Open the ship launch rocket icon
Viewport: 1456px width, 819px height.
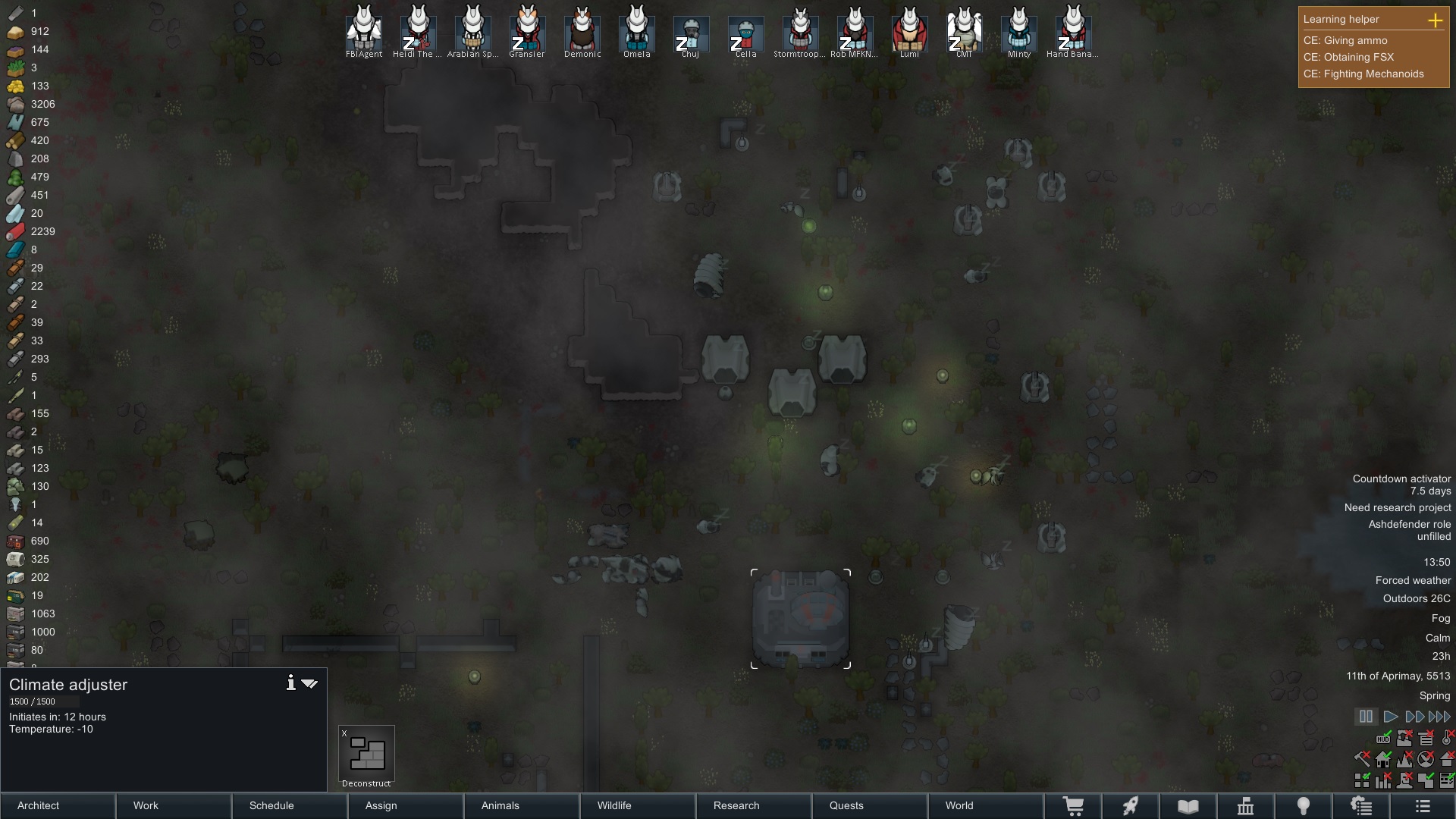tap(1131, 806)
